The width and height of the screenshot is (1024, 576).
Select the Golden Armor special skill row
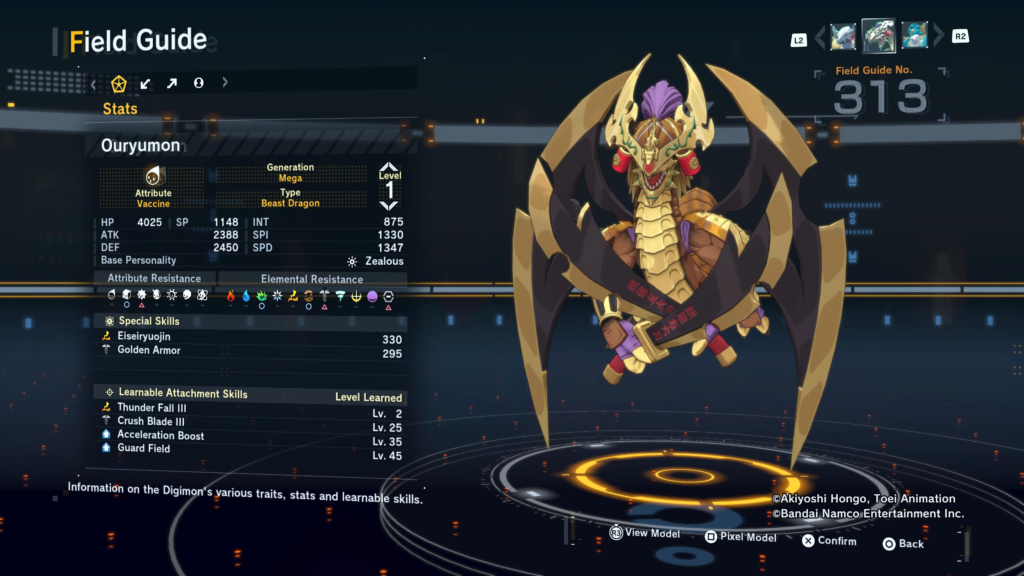coord(252,352)
